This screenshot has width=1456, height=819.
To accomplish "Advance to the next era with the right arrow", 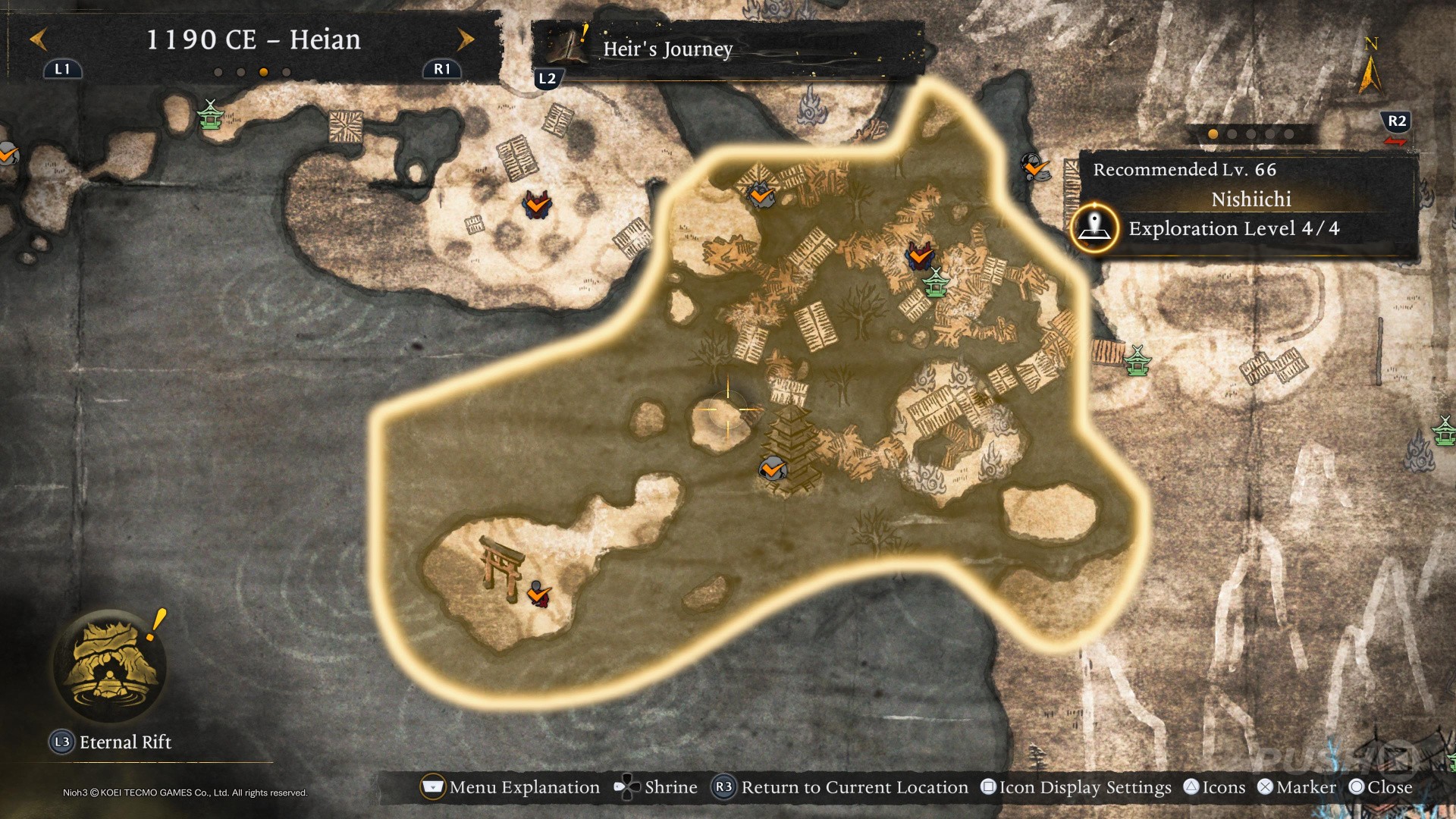I will point(465,39).
